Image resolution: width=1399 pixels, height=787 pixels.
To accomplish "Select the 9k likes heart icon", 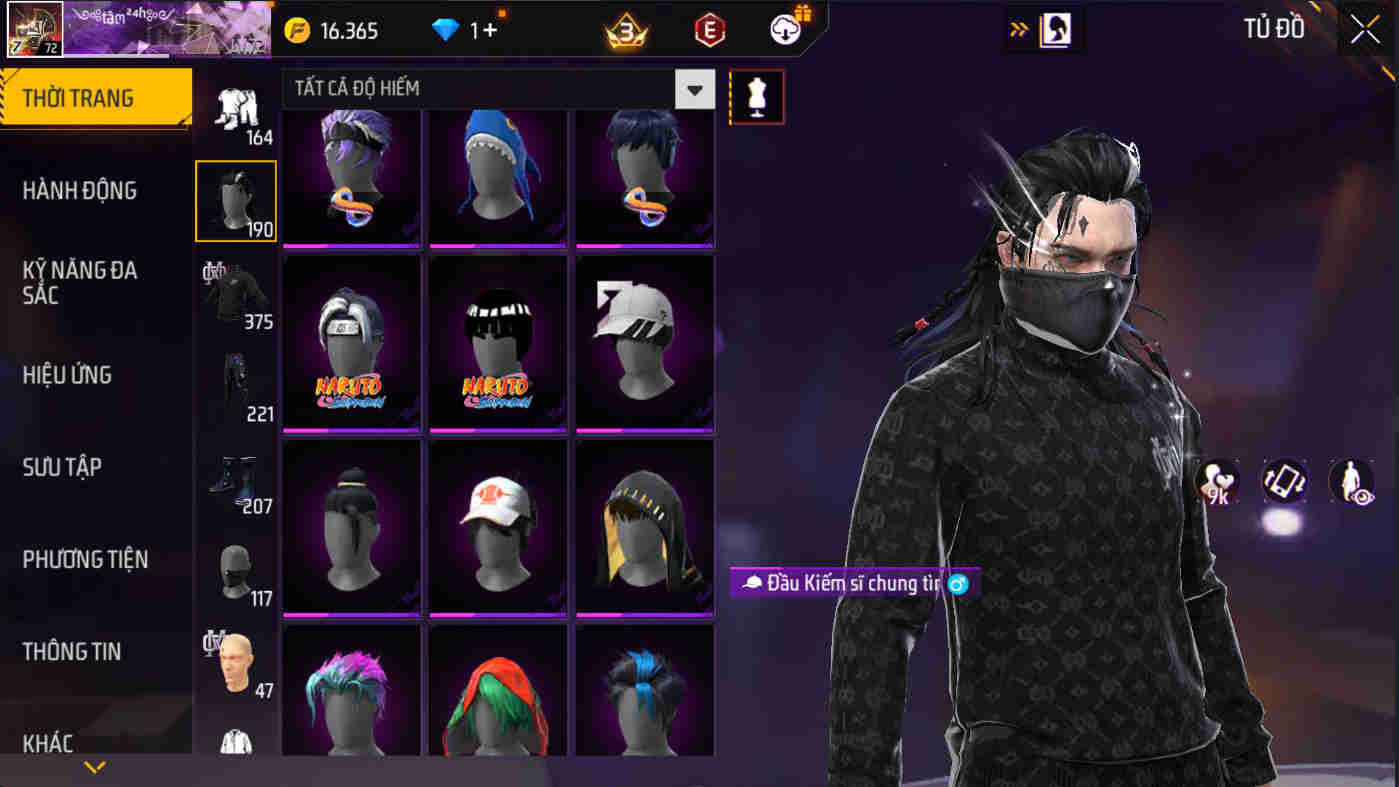I will 1216,481.
